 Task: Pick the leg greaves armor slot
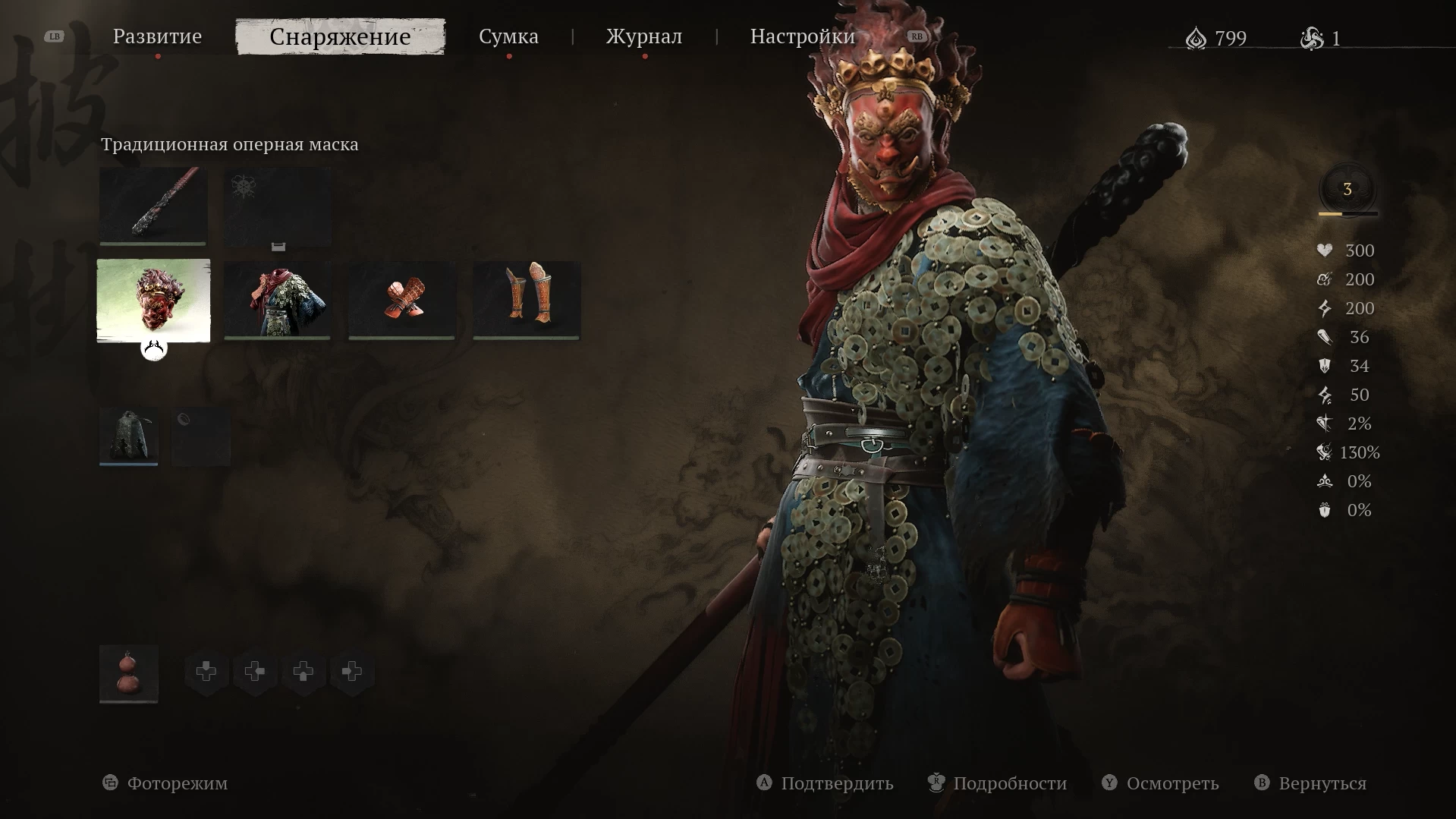pos(527,301)
